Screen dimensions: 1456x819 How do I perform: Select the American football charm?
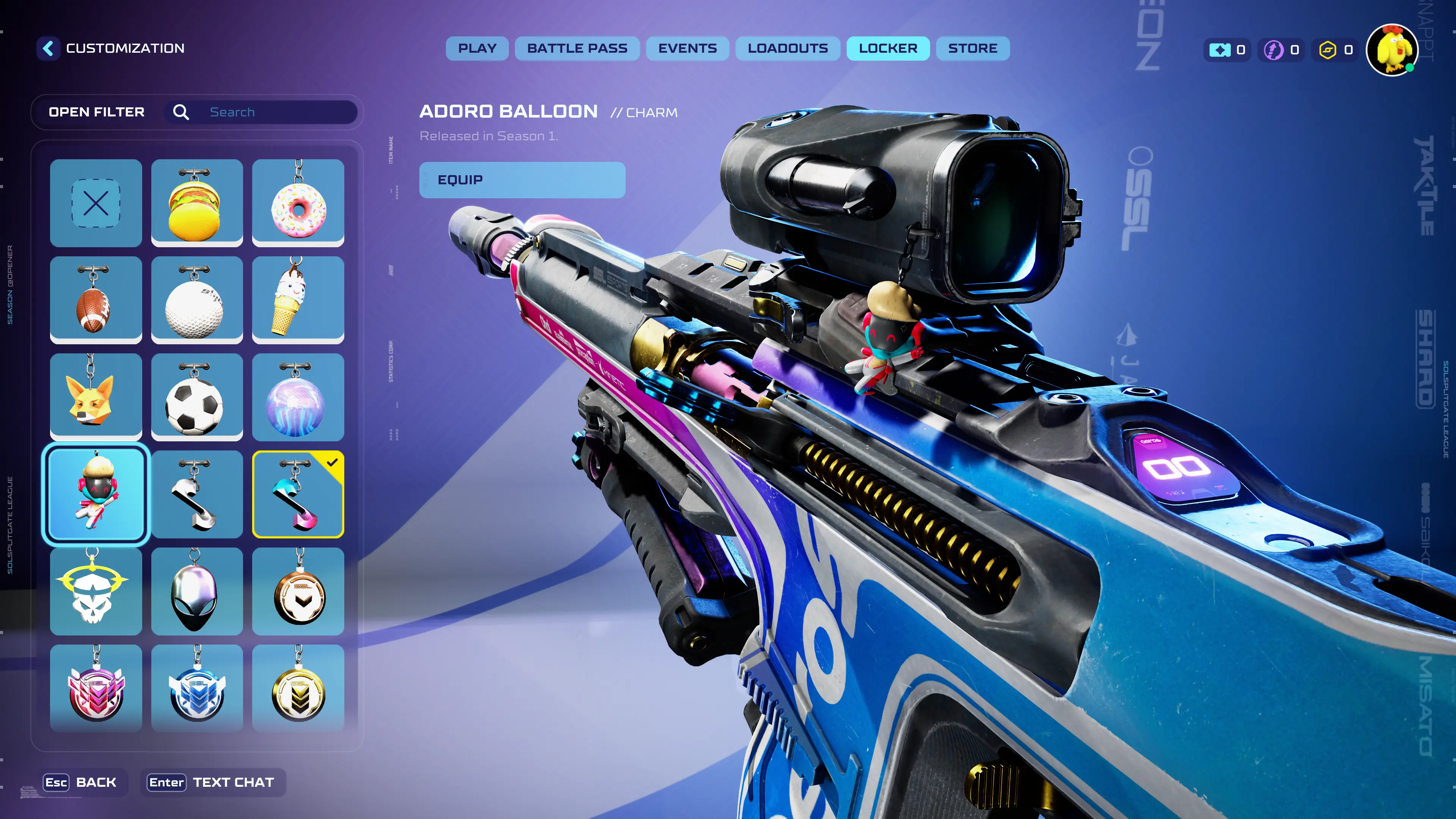pyautogui.click(x=96, y=300)
